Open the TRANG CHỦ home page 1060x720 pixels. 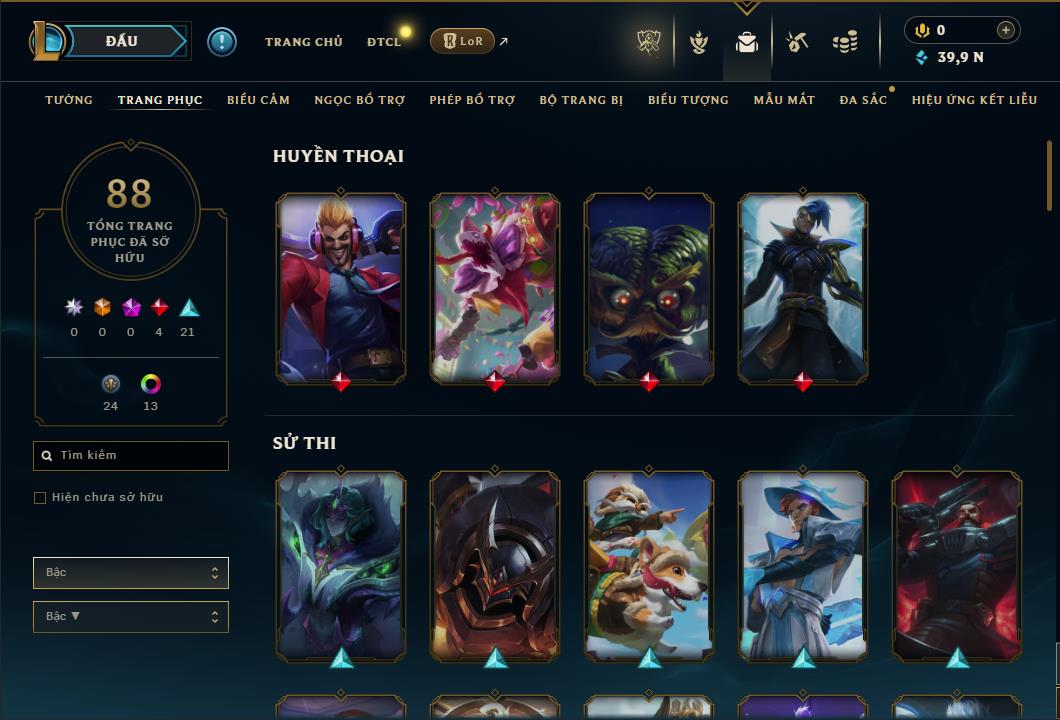point(303,42)
